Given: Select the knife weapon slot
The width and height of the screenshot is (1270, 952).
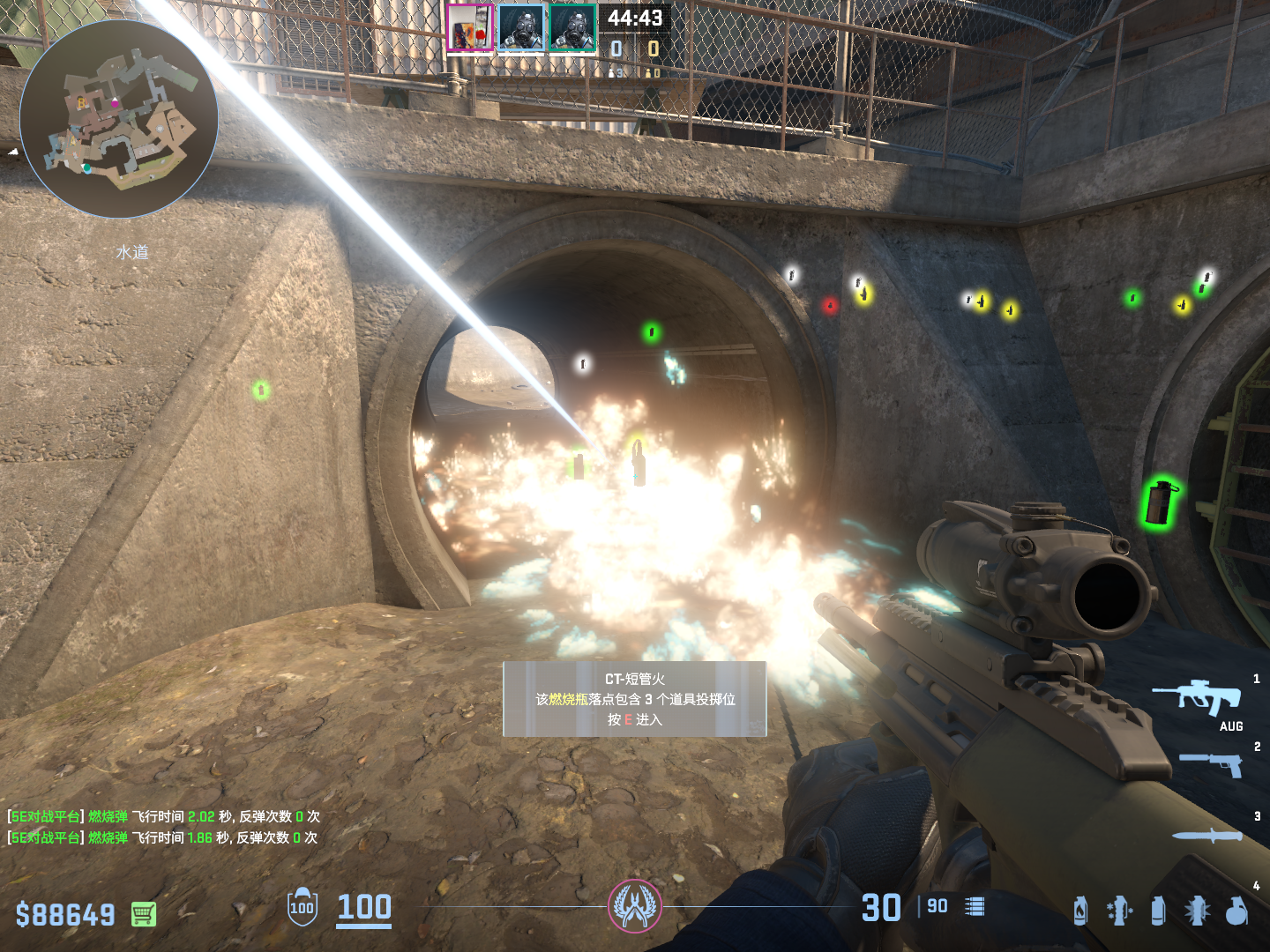Looking at the screenshot, I should click(1207, 836).
